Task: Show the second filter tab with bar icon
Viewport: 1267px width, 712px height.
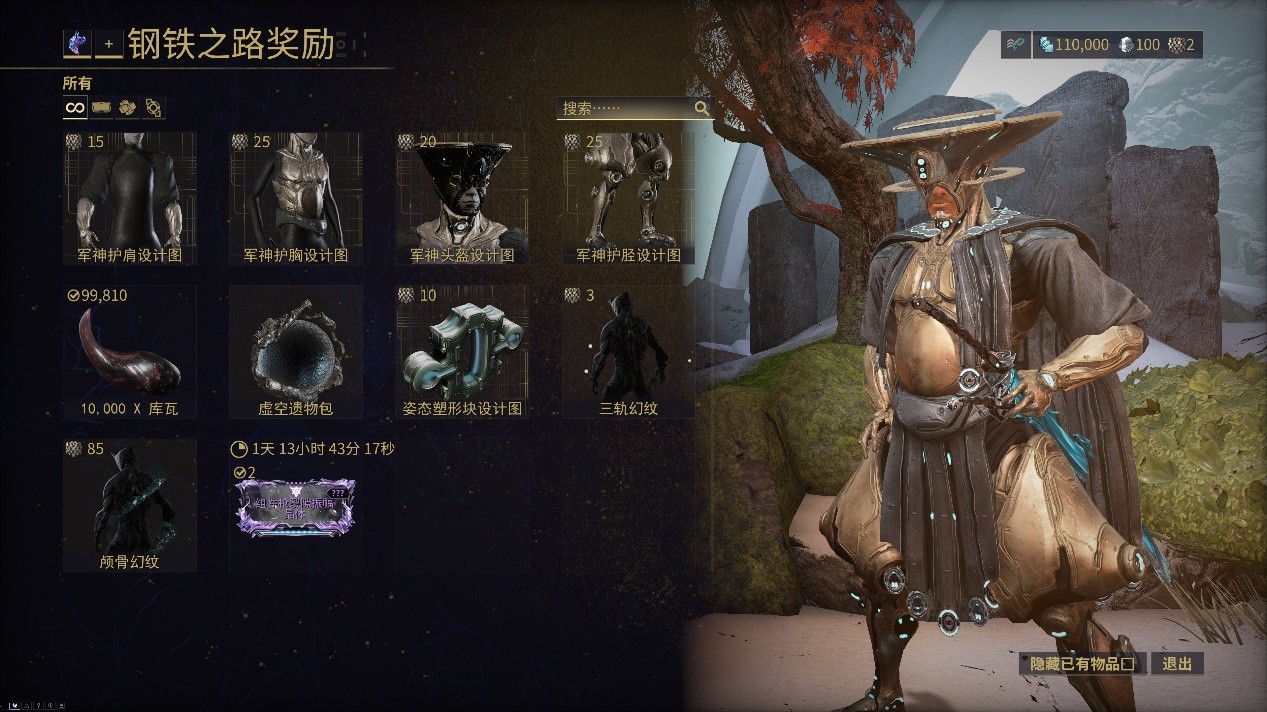Action: point(101,107)
